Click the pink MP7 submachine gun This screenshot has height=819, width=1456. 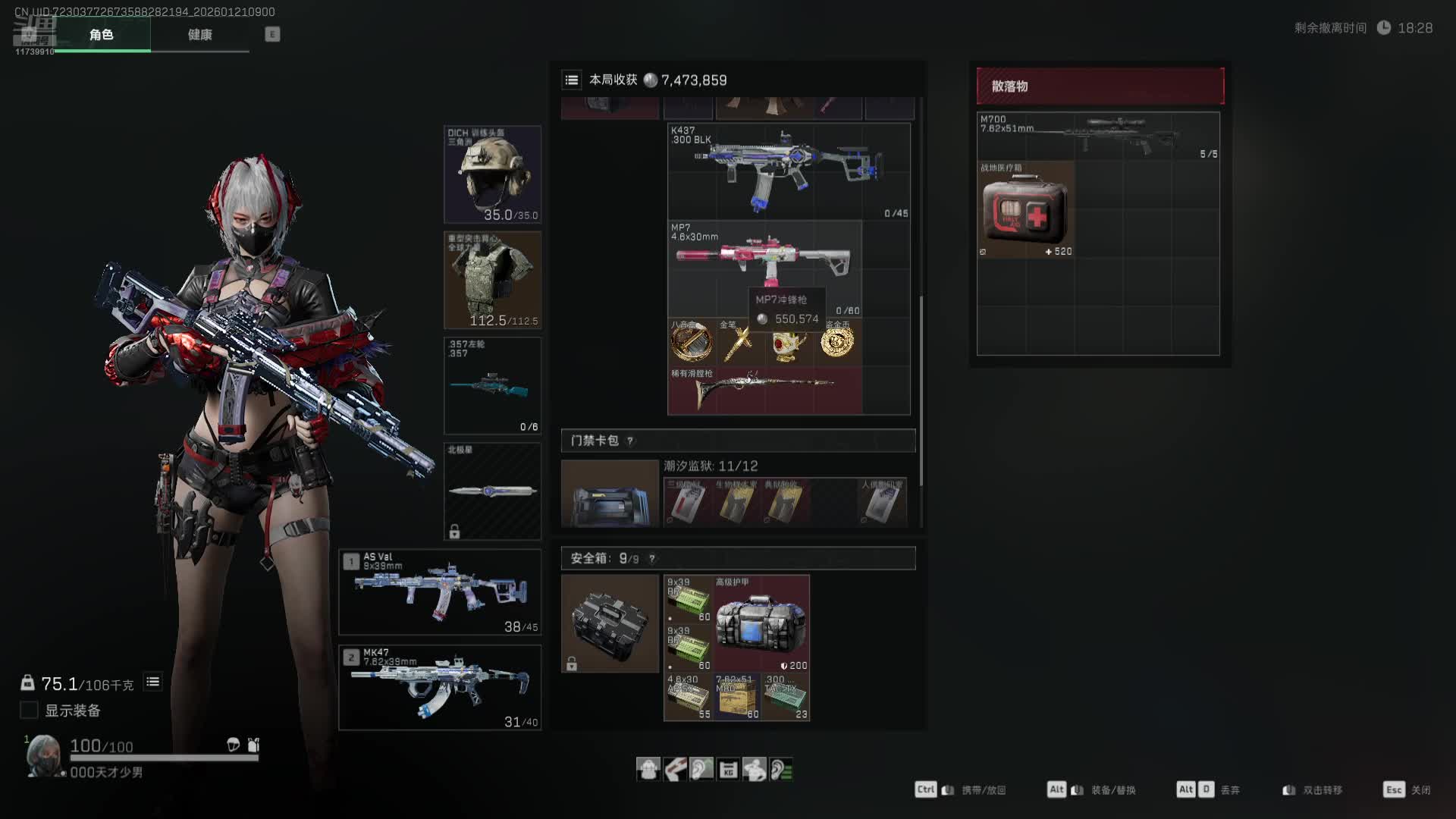764,258
